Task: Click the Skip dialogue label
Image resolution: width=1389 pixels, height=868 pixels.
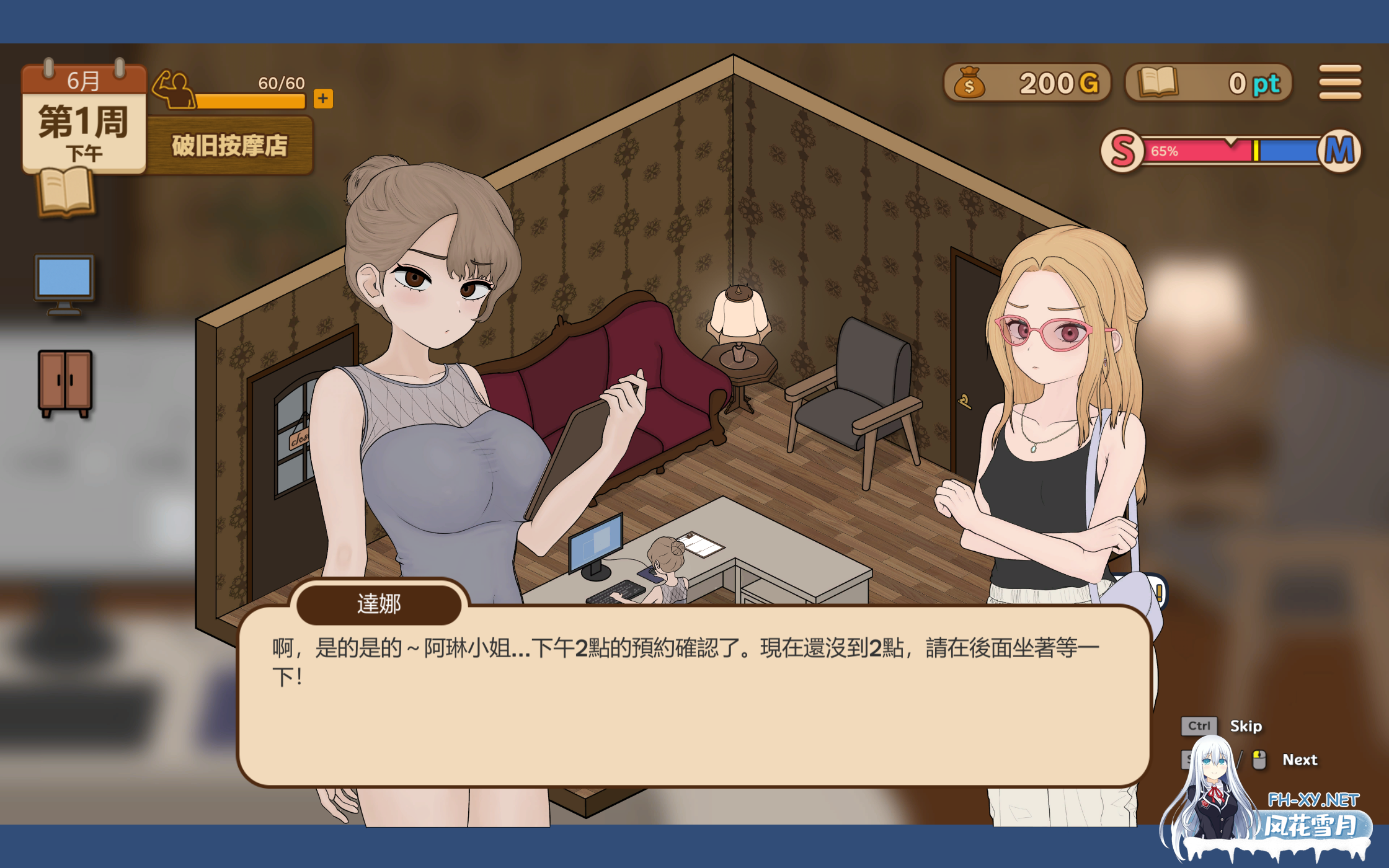Action: (x=1245, y=726)
